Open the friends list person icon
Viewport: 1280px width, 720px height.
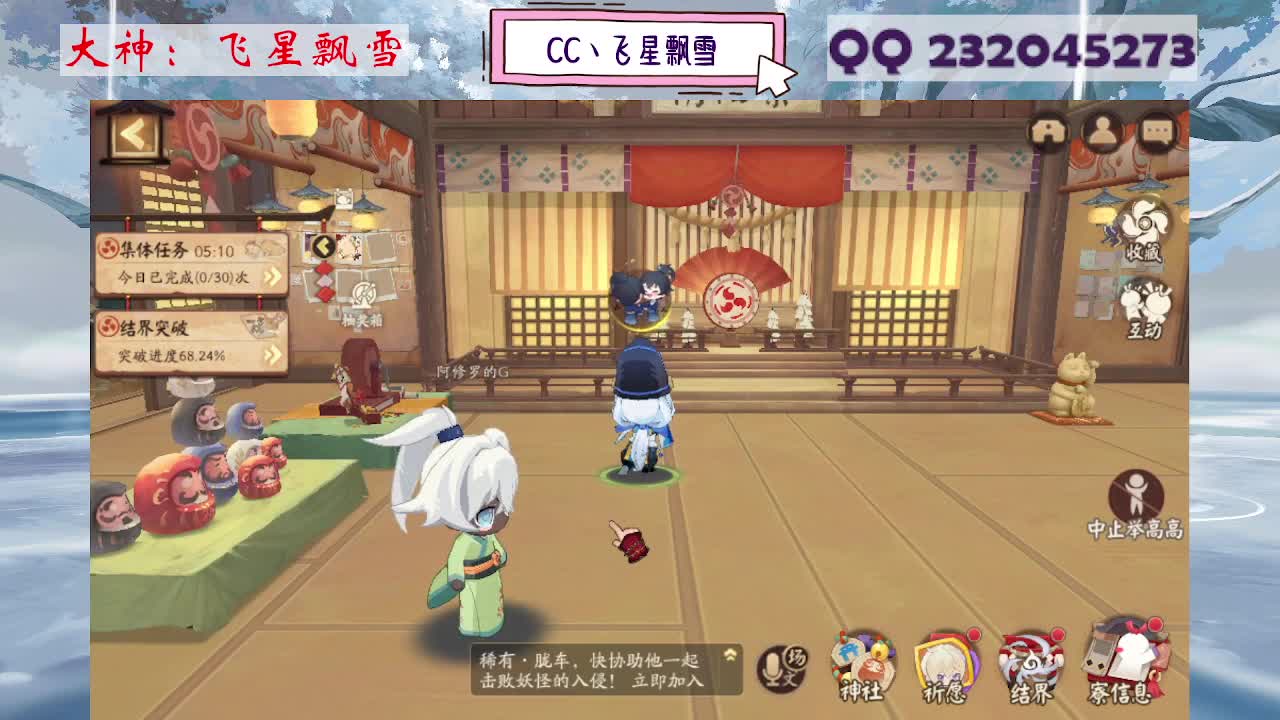1103,130
